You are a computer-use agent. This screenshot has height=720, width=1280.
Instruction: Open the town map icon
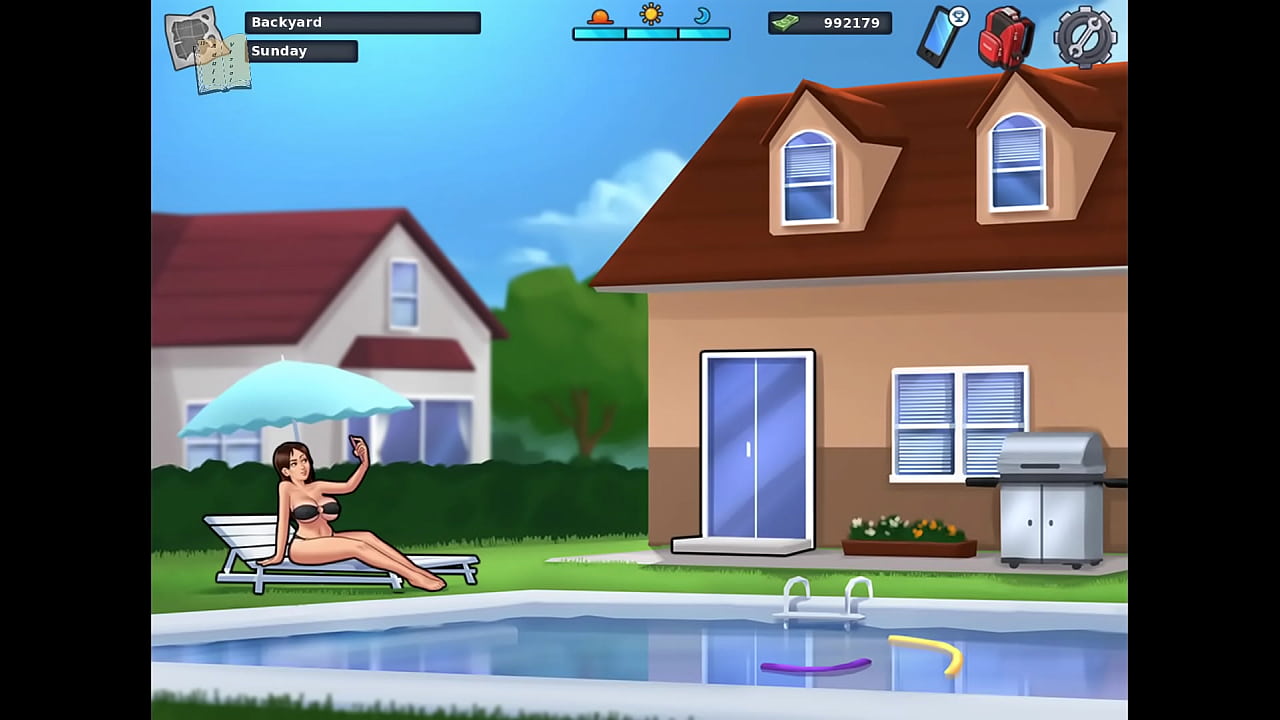[x=194, y=39]
